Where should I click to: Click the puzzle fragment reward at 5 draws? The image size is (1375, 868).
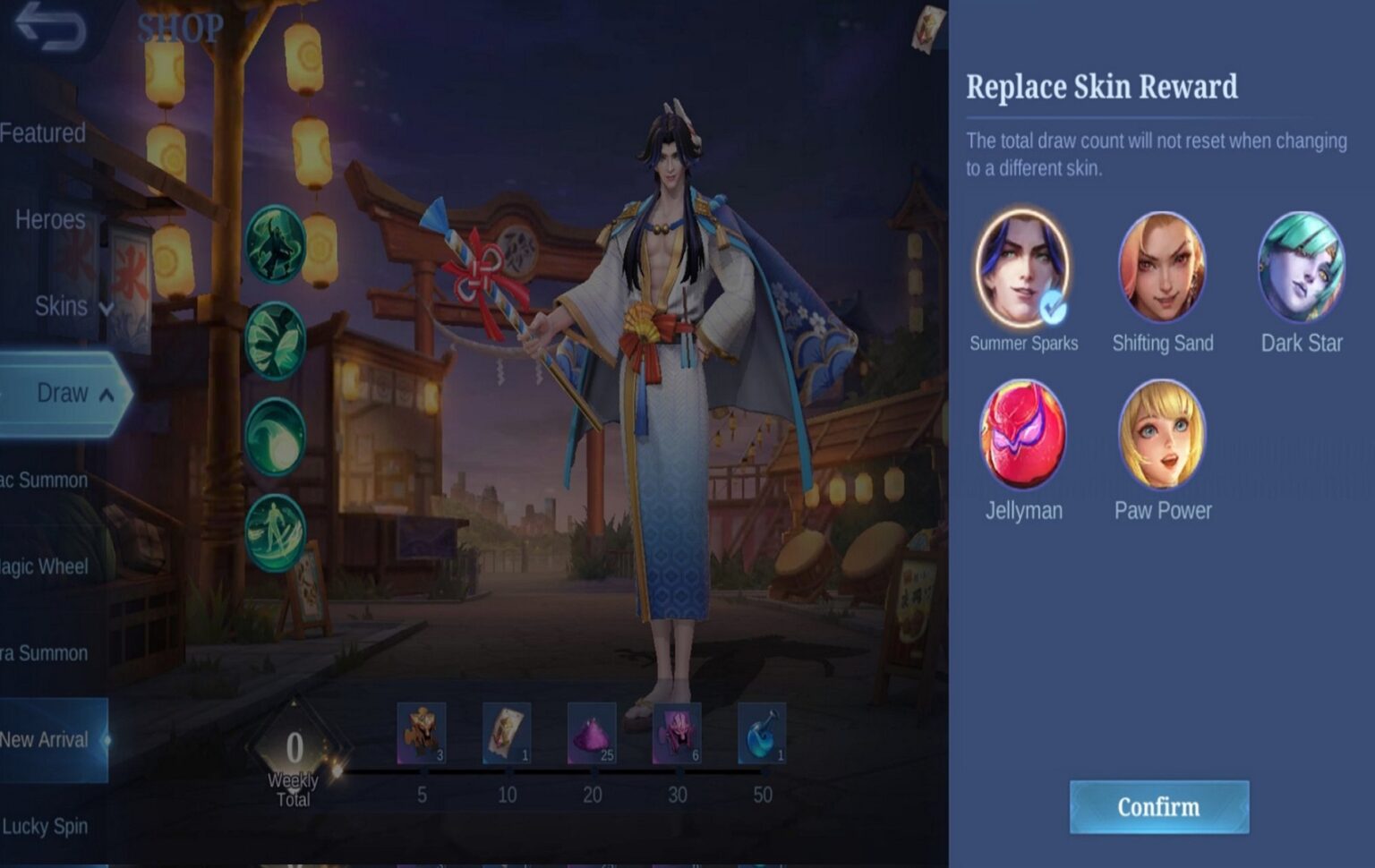tap(421, 734)
